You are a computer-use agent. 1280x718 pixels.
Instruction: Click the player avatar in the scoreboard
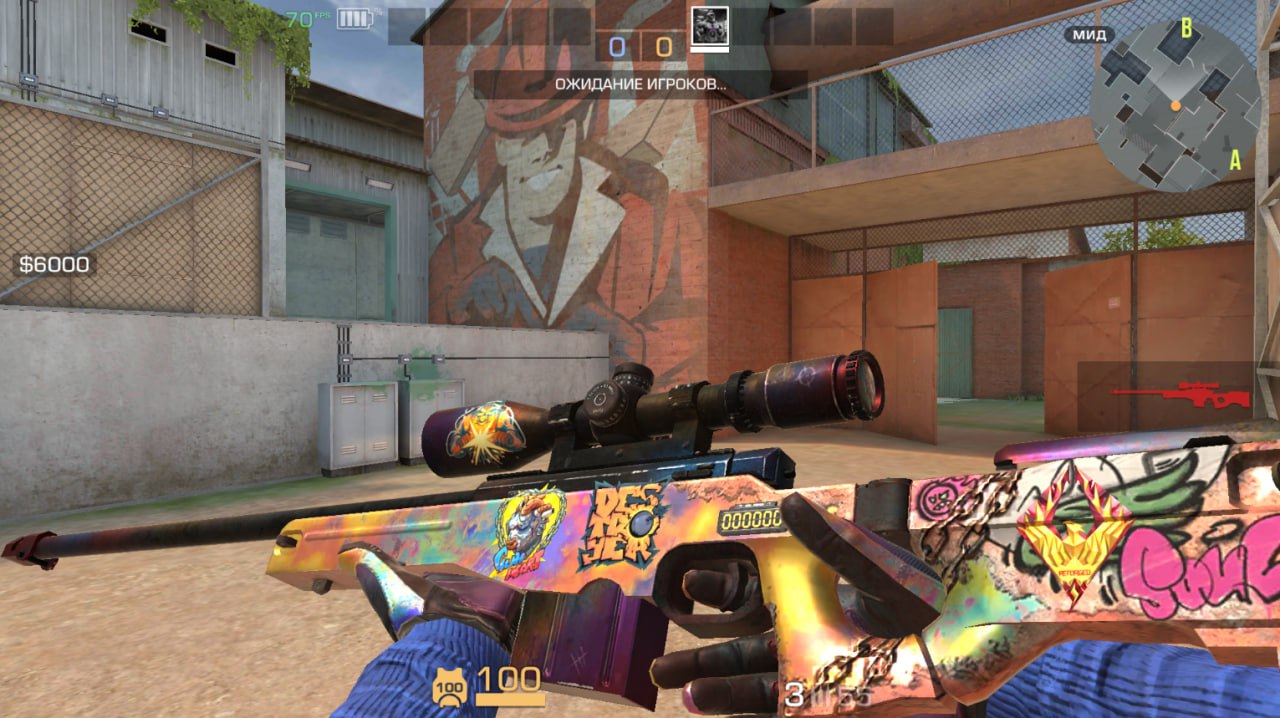coord(710,27)
